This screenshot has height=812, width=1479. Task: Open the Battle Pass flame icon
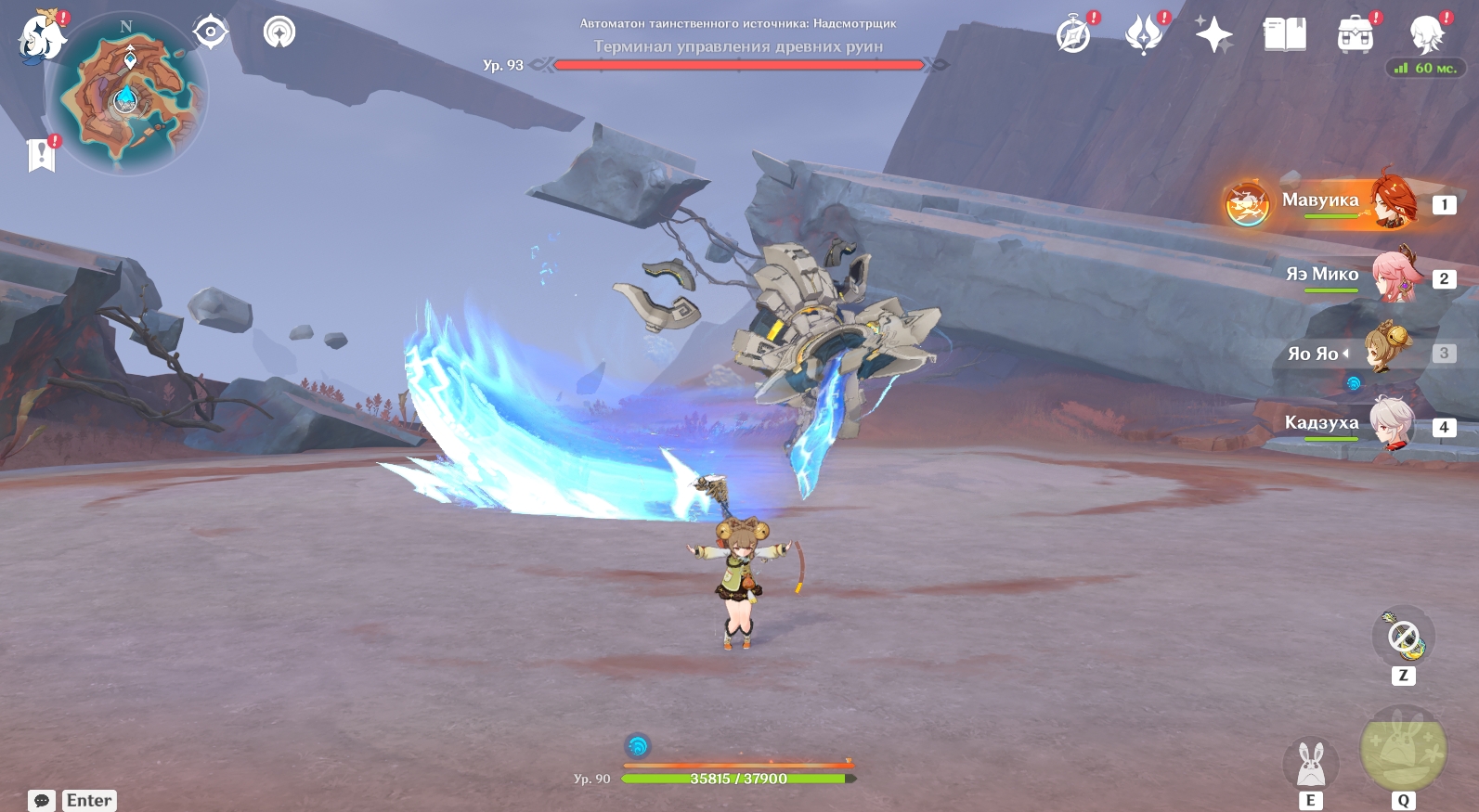(x=1144, y=35)
